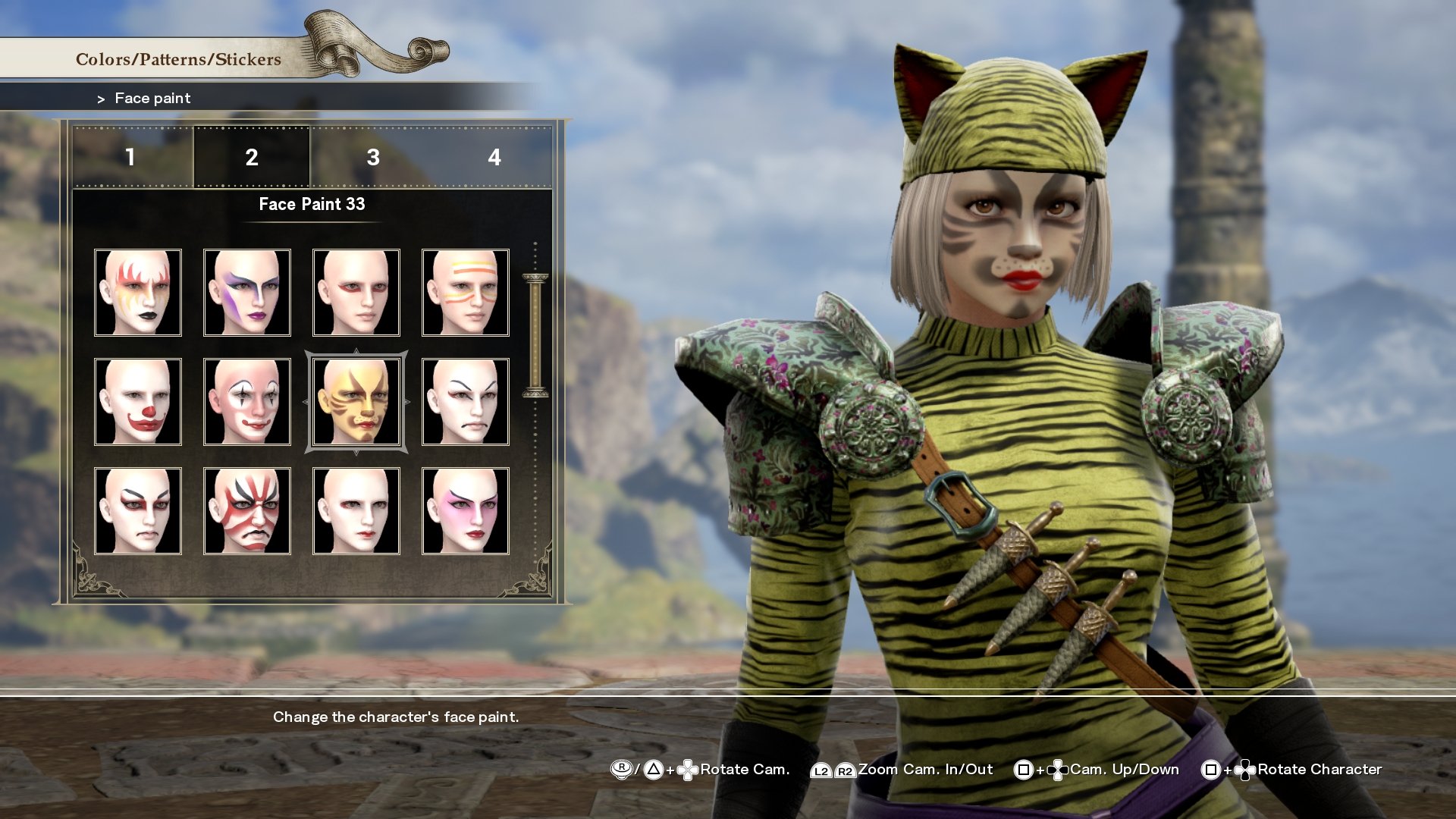
Task: Click the Face paint breadcrumb label
Action: (x=152, y=98)
